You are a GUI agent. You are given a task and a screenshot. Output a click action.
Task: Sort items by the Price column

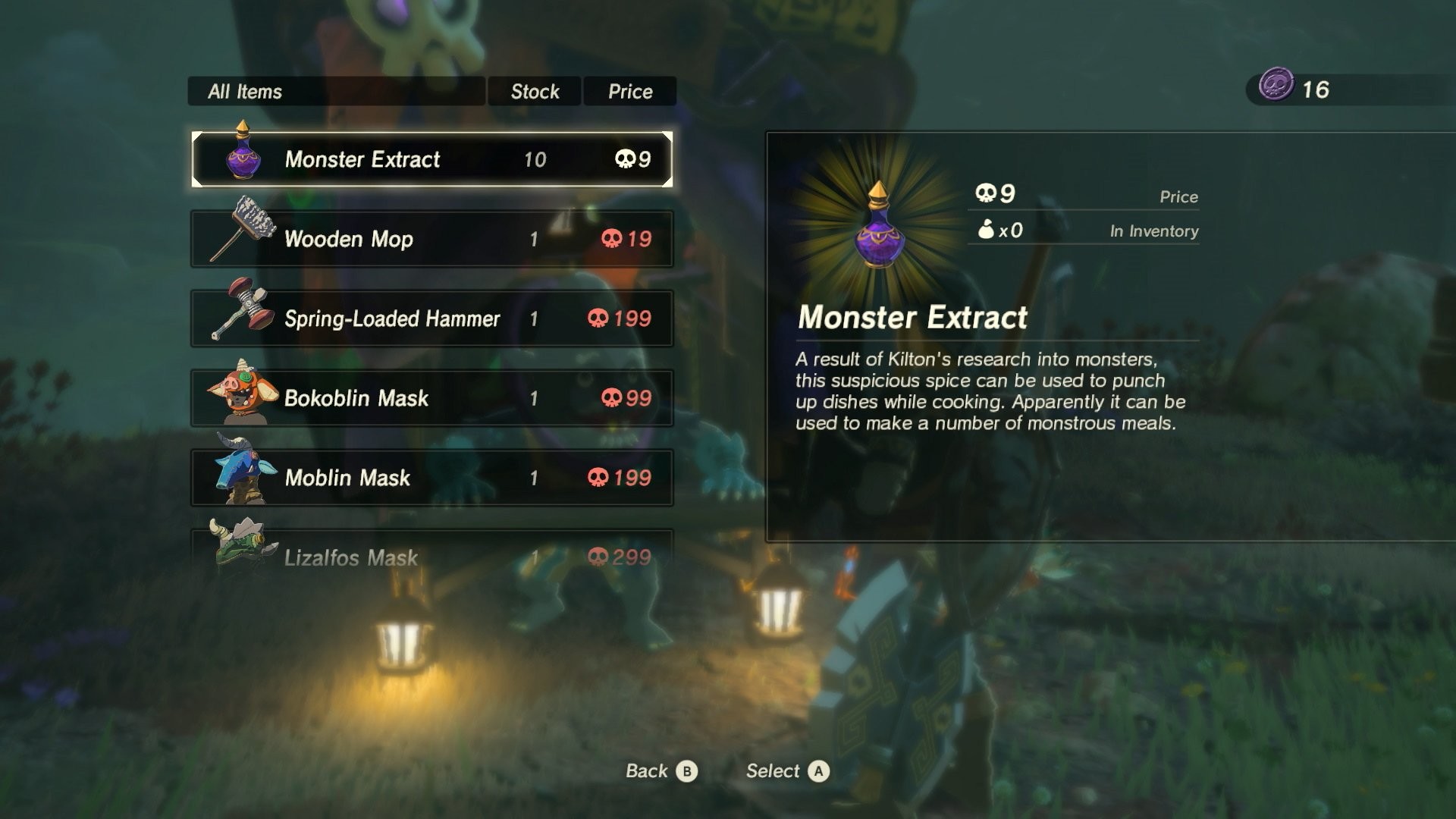629,91
